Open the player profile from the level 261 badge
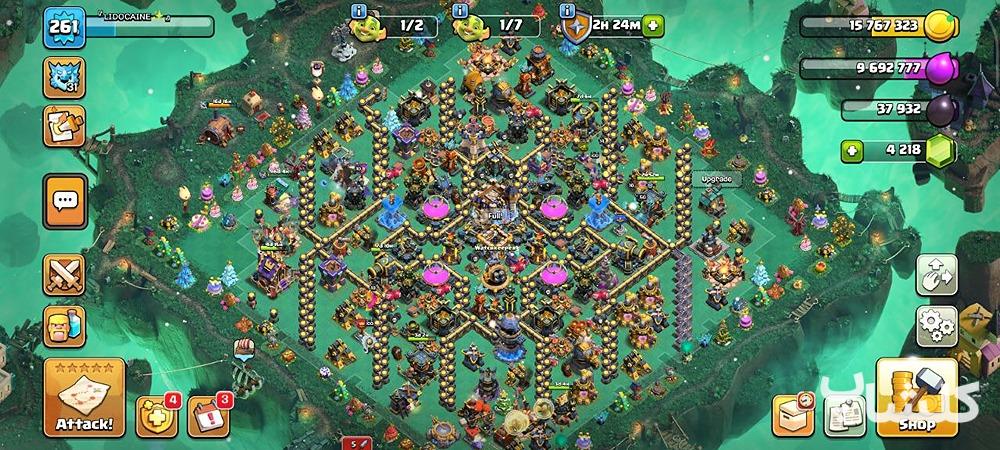The image size is (1000, 450). (62, 26)
